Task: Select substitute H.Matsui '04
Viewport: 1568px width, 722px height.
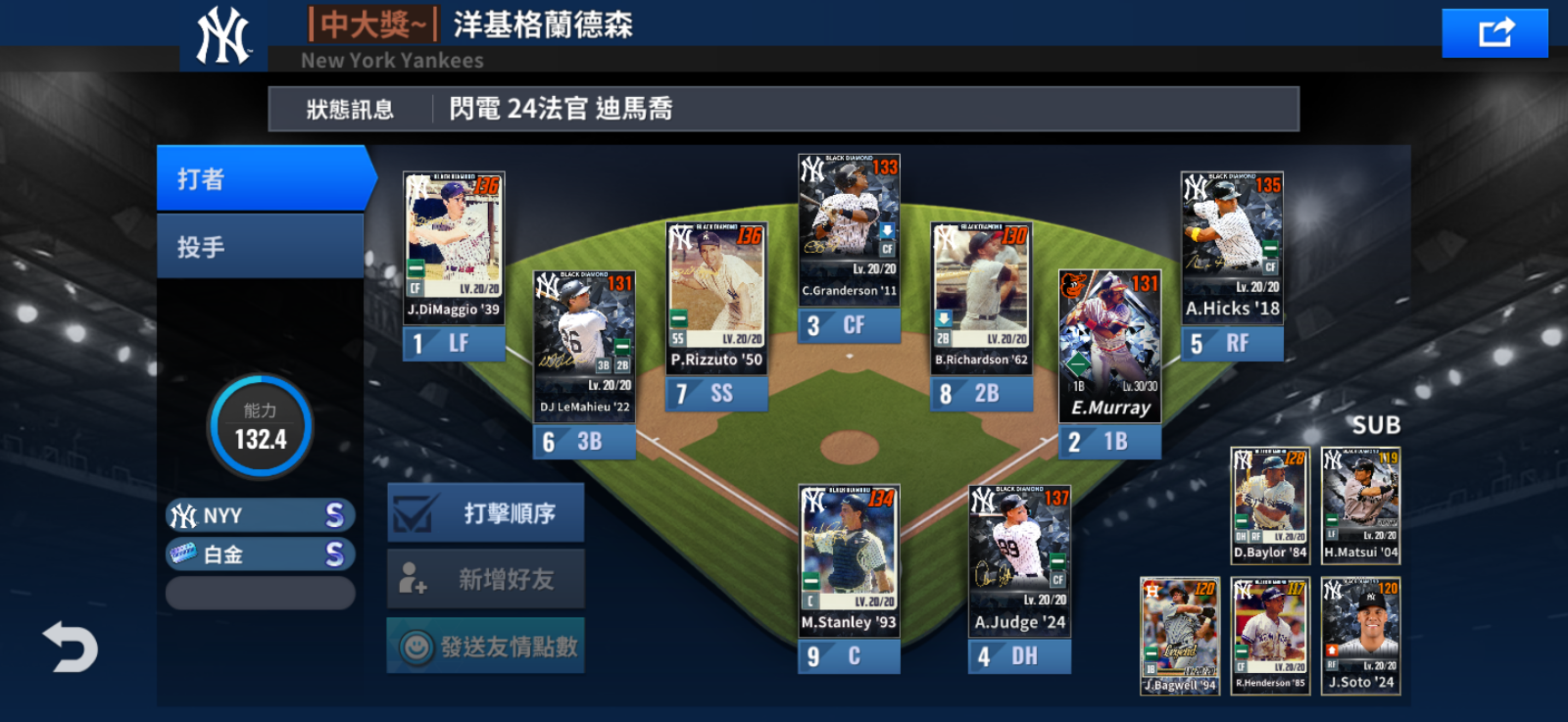Action: pyautogui.click(x=1360, y=505)
